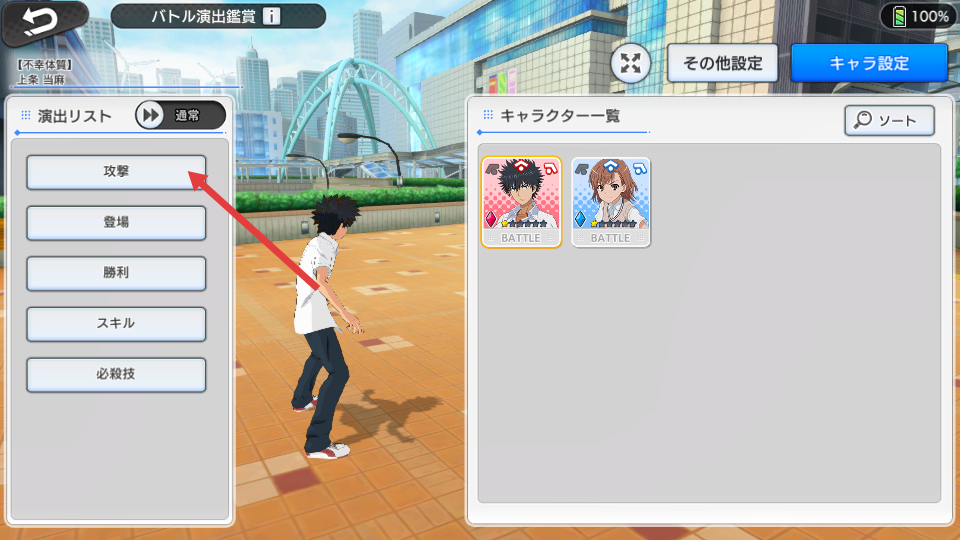Select the black-haired boy character card
The width and height of the screenshot is (960, 540).
click(x=521, y=201)
